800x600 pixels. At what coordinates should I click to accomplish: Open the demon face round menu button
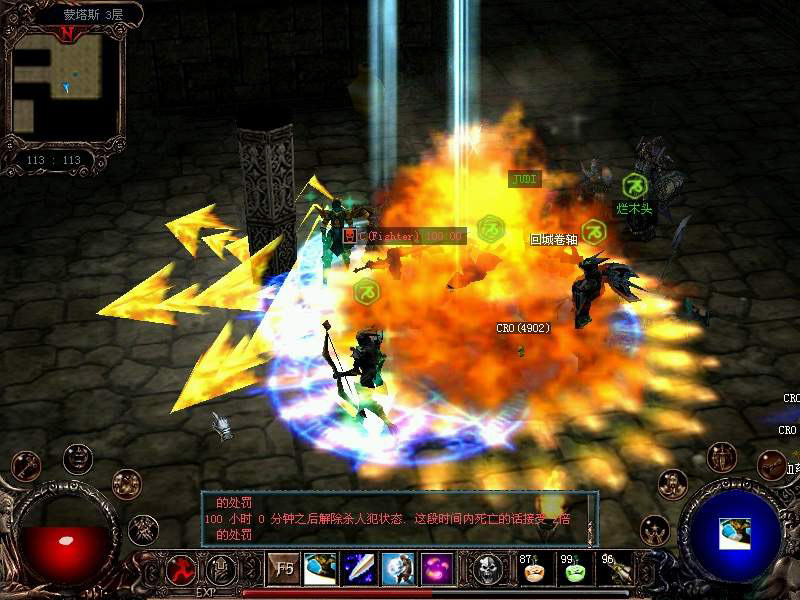(78, 458)
